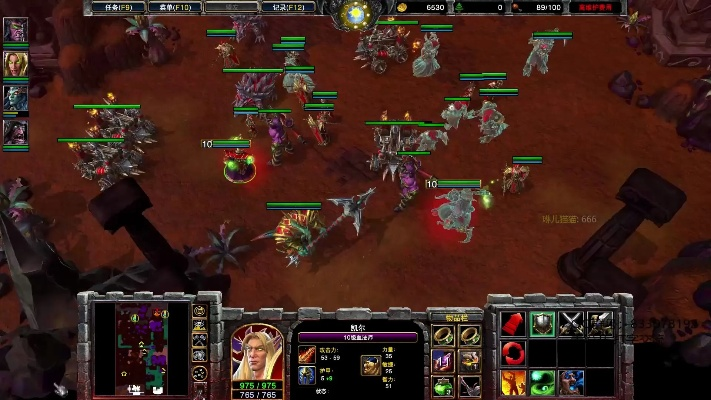Screen dimensions: 711x400
Task: Click the red circular arrow command icon
Action: tap(513, 352)
